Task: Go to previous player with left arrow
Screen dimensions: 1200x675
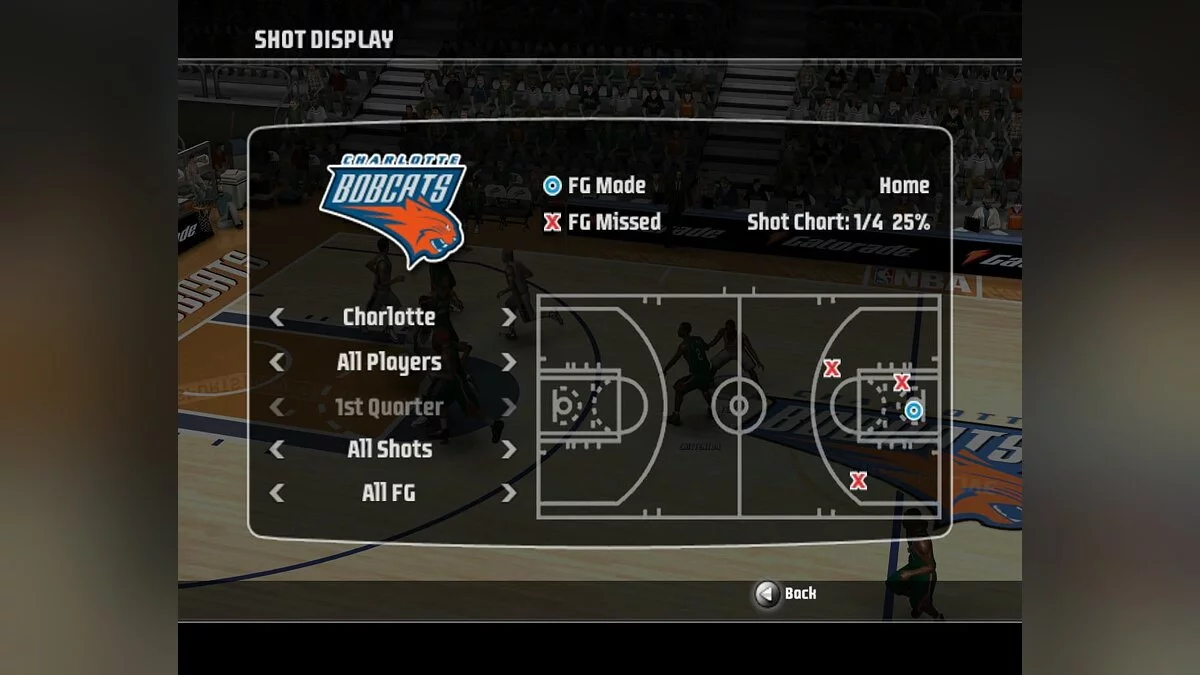Action: click(x=277, y=362)
